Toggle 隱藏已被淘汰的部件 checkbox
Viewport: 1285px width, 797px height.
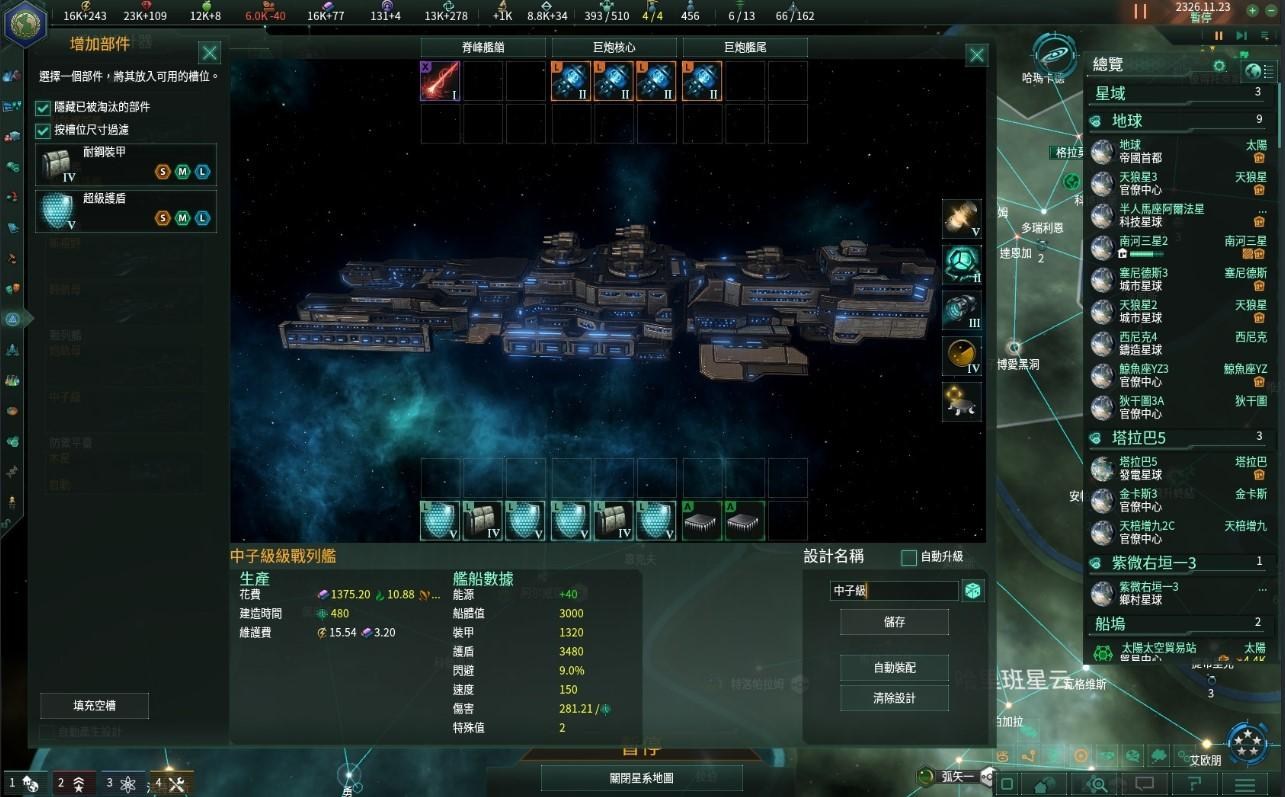point(43,107)
